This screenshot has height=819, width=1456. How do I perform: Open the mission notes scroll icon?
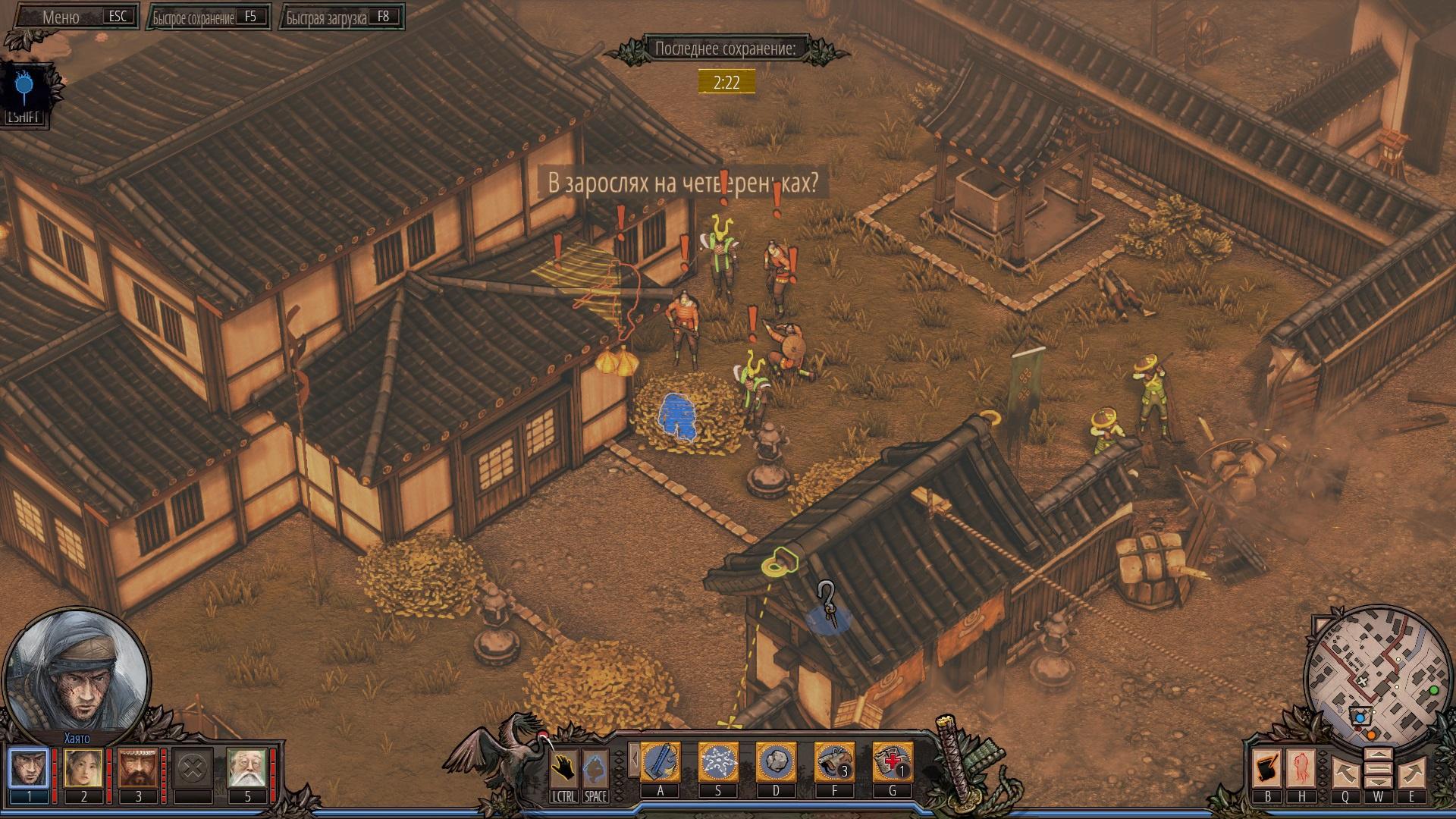[1267, 769]
